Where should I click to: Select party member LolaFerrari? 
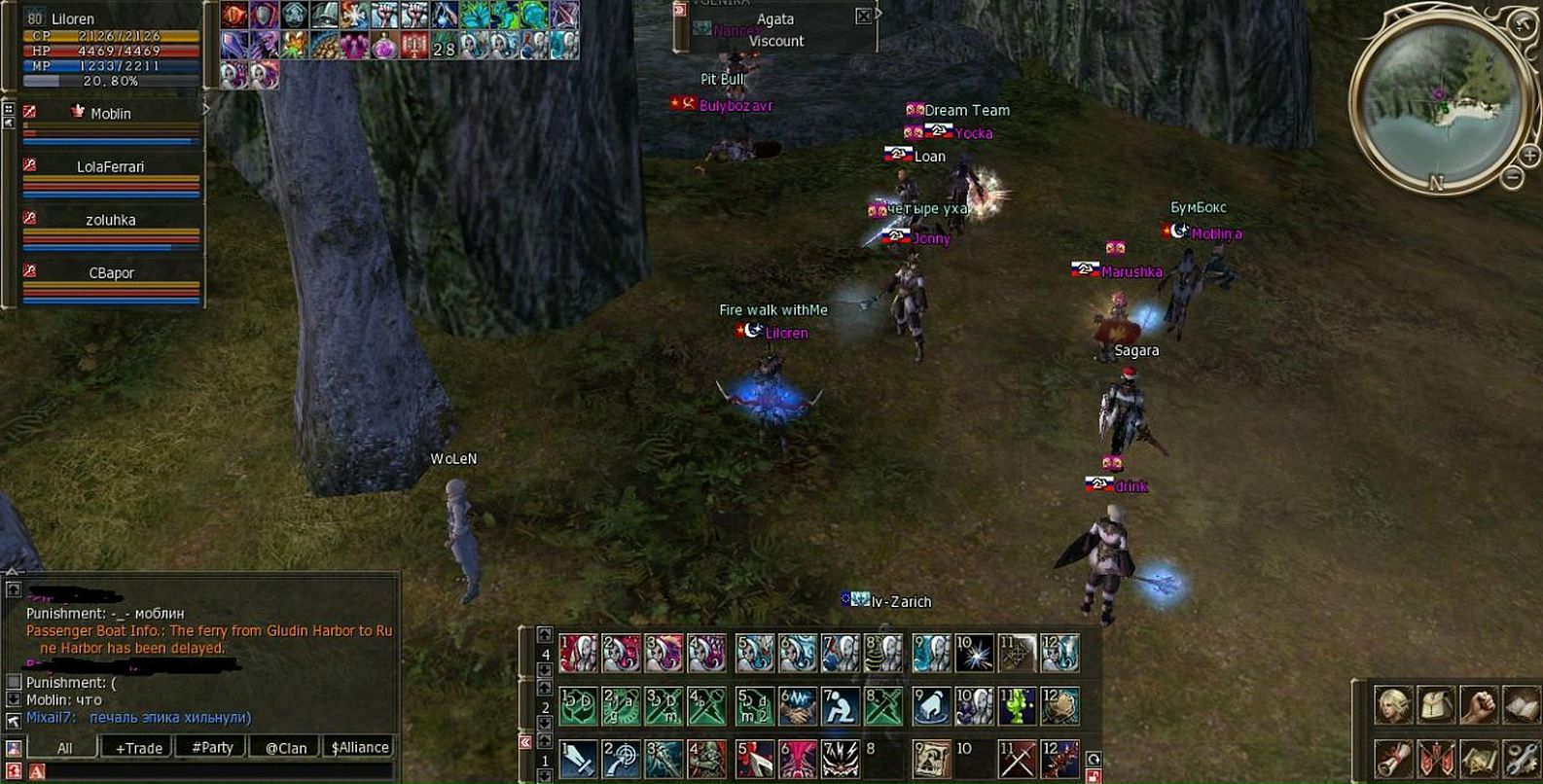[x=110, y=167]
